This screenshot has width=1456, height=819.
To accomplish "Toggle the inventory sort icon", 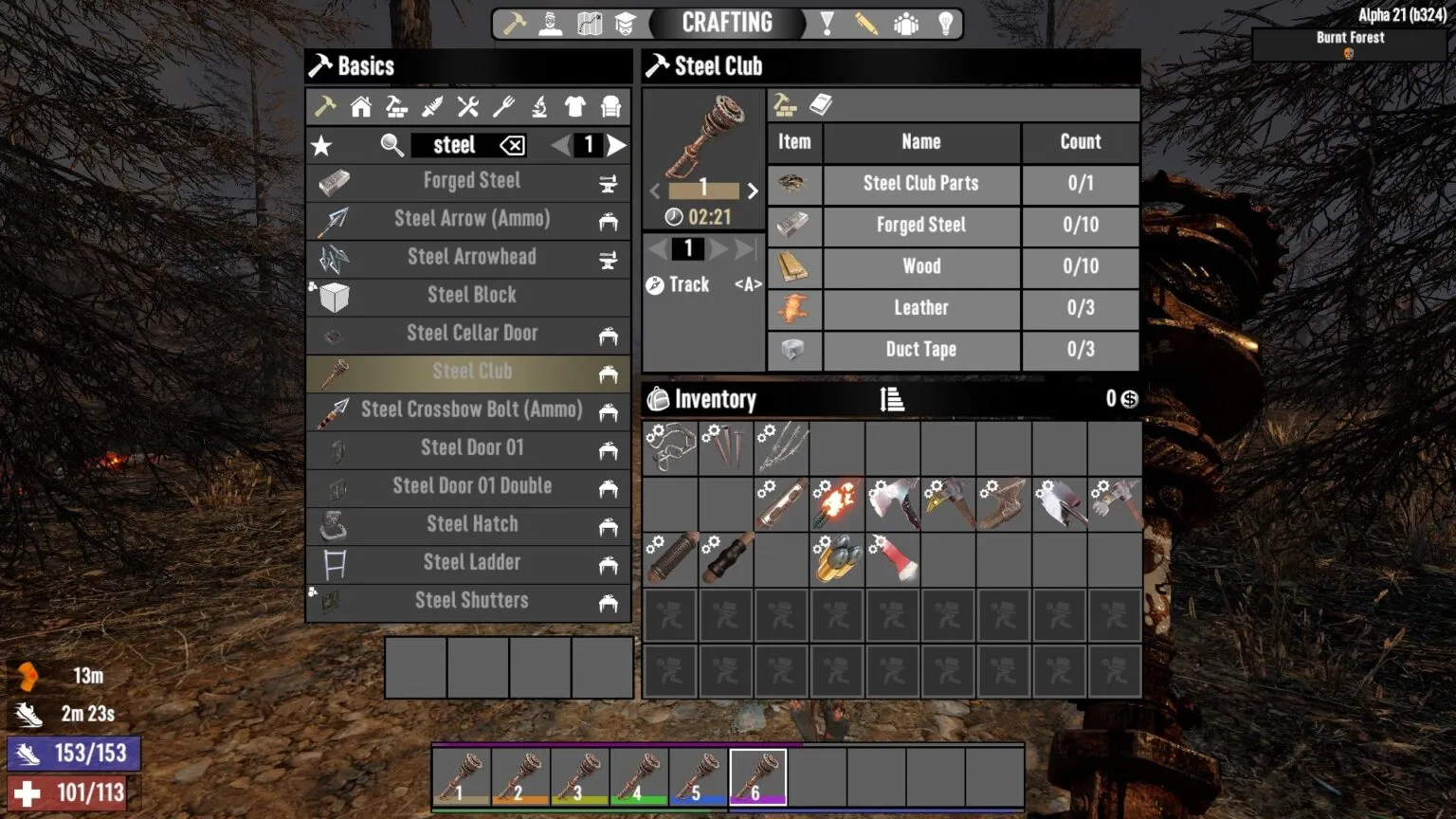I will (x=889, y=399).
